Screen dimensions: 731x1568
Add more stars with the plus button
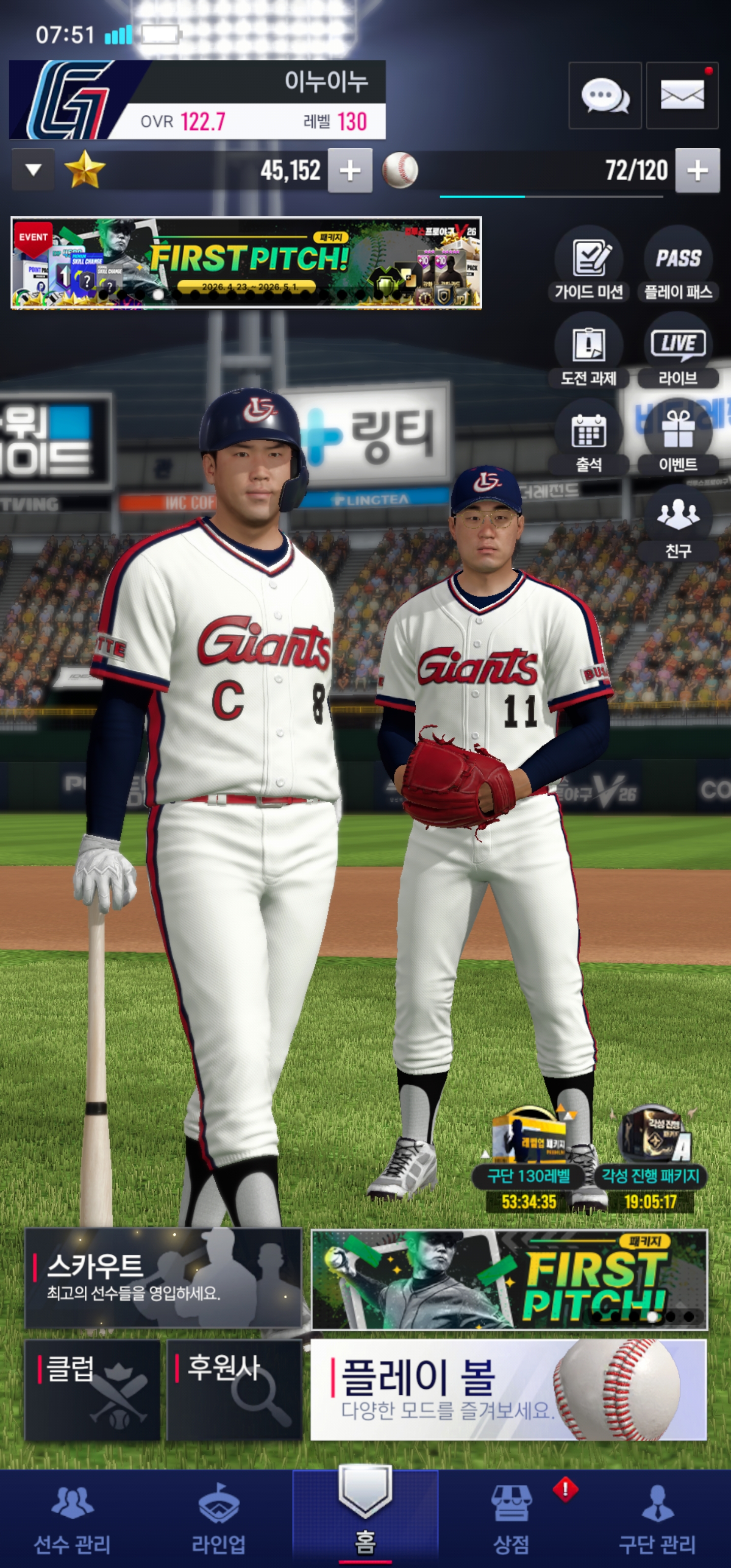[350, 171]
